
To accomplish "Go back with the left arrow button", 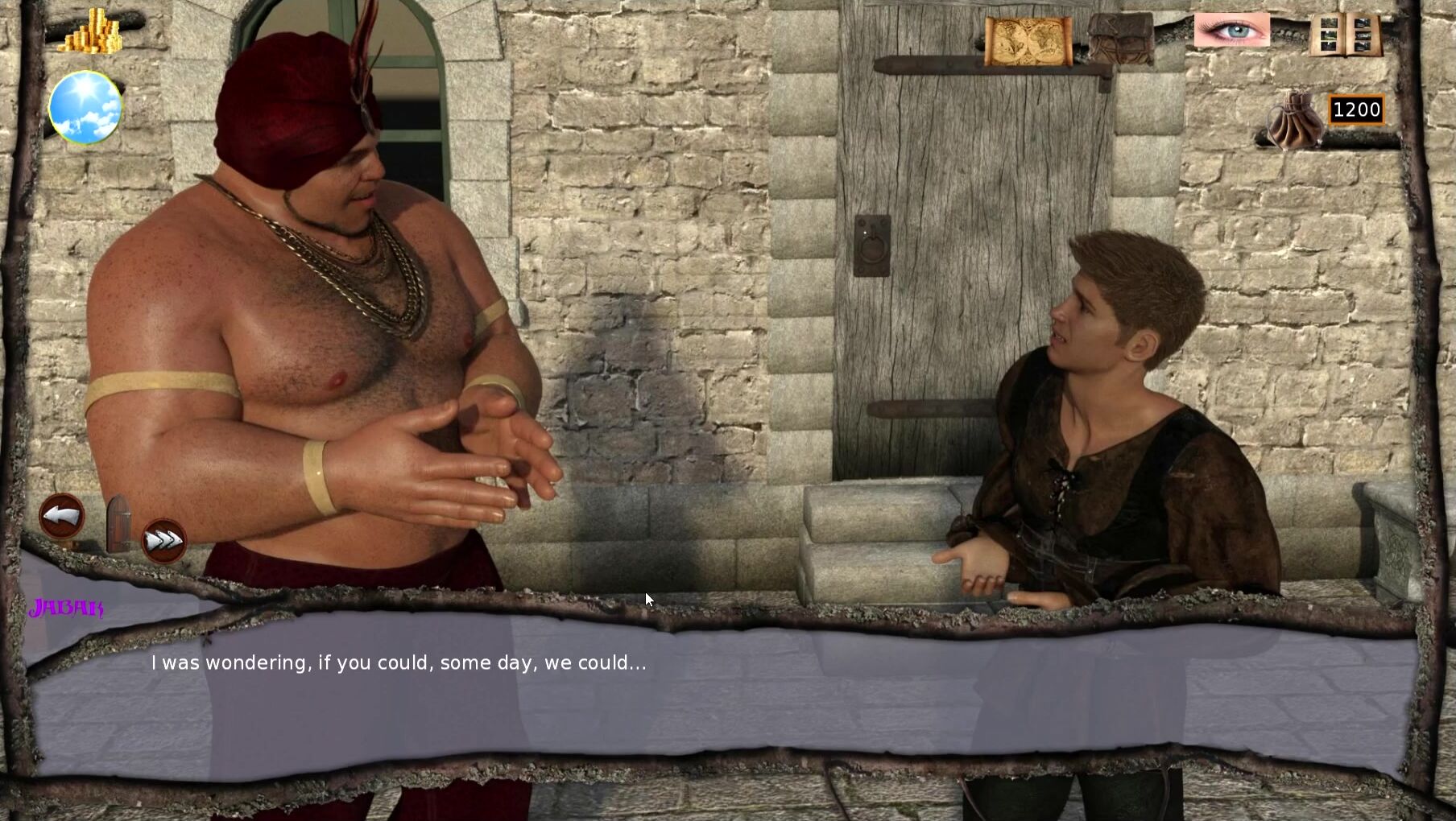I will tap(62, 516).
